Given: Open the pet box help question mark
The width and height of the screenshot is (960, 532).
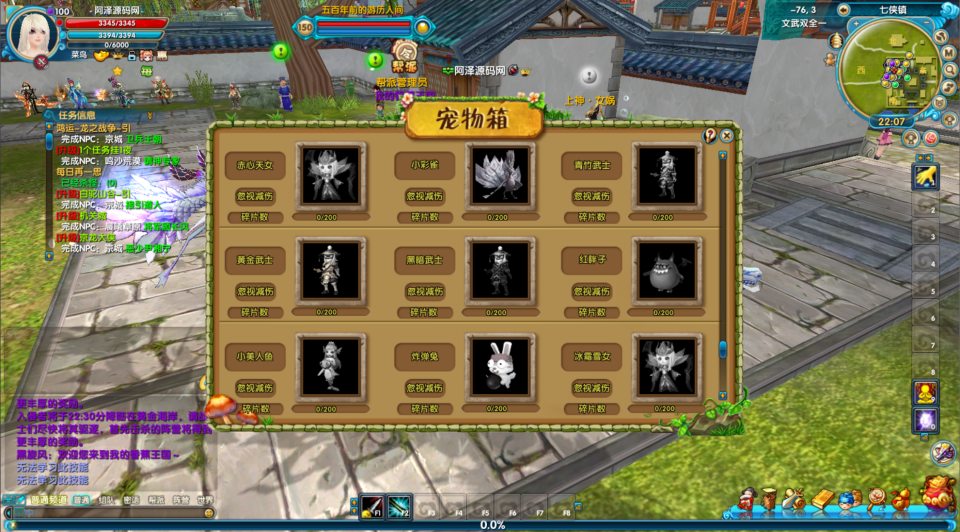Looking at the screenshot, I should [710, 136].
